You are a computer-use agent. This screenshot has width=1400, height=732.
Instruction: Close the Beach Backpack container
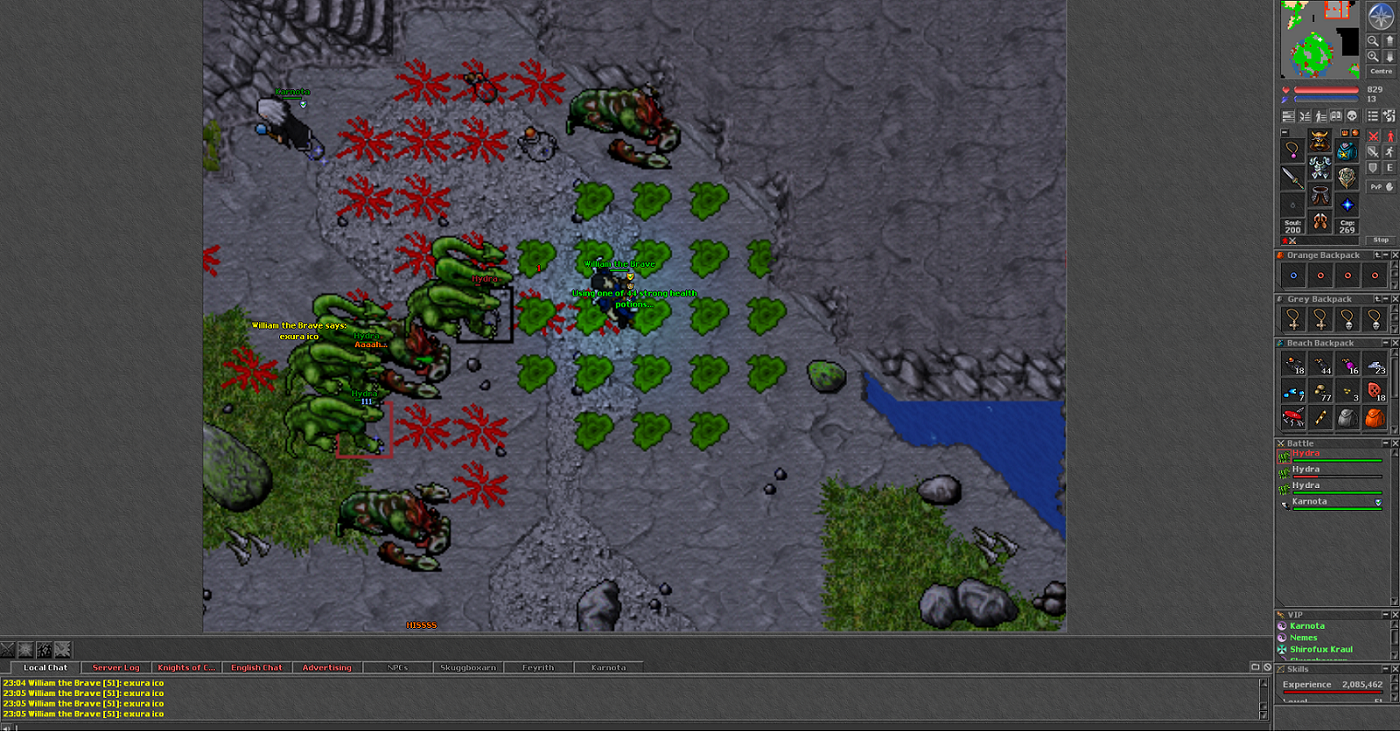(x=1395, y=343)
